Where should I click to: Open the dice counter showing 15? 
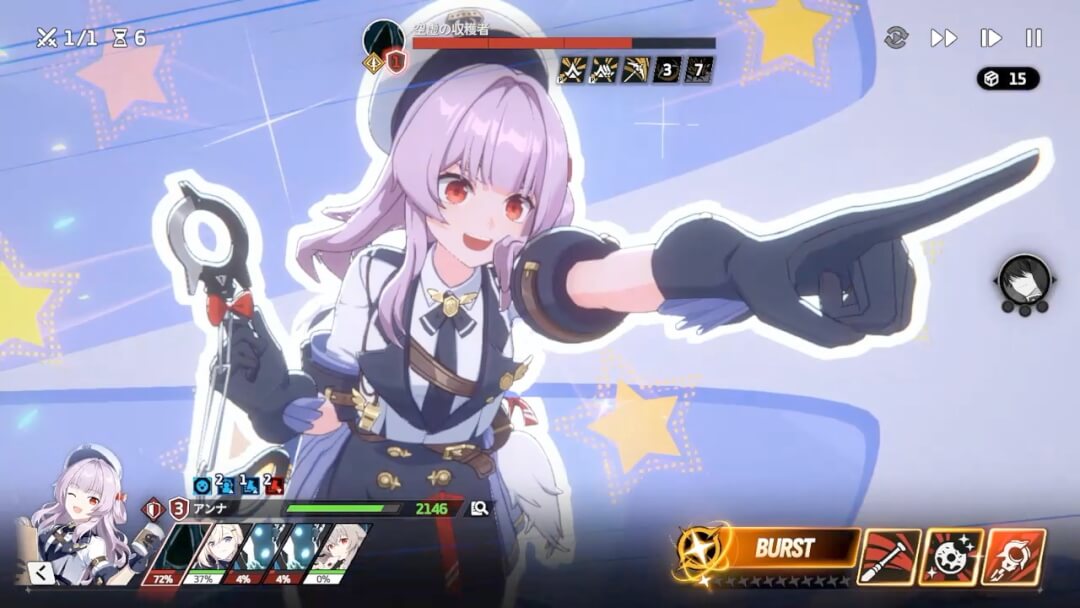pyautogui.click(x=1008, y=79)
